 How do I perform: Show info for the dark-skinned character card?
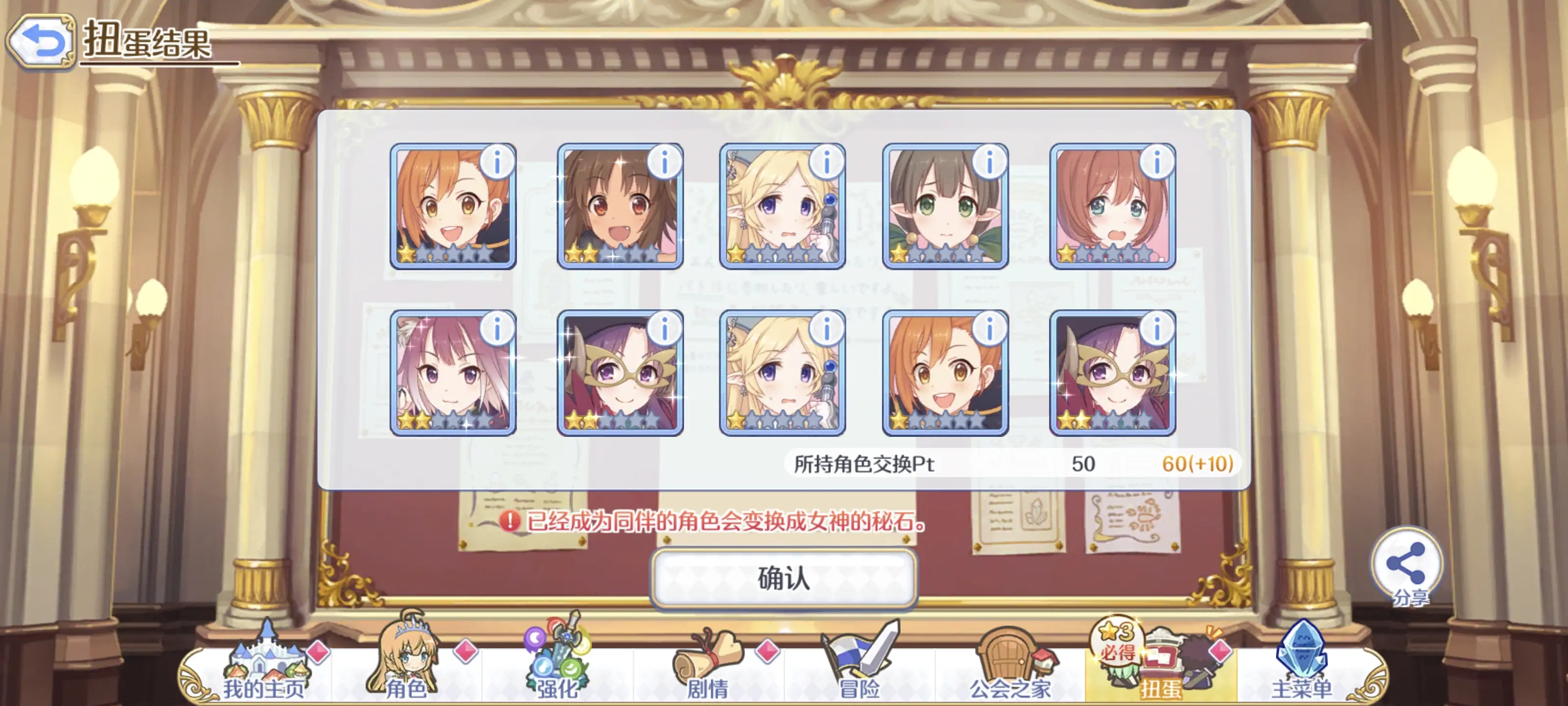click(x=664, y=162)
